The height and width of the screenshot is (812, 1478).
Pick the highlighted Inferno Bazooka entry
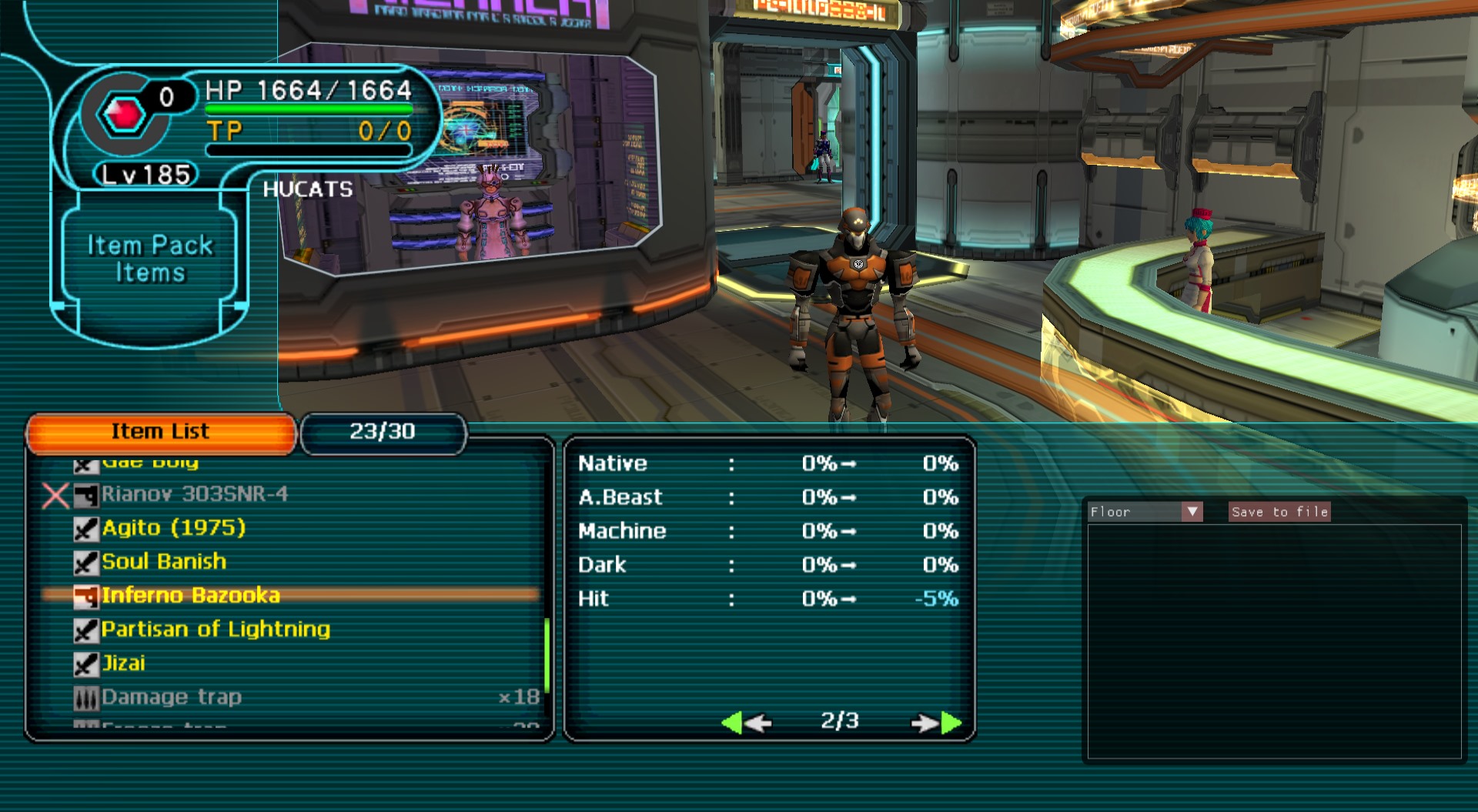pos(190,596)
